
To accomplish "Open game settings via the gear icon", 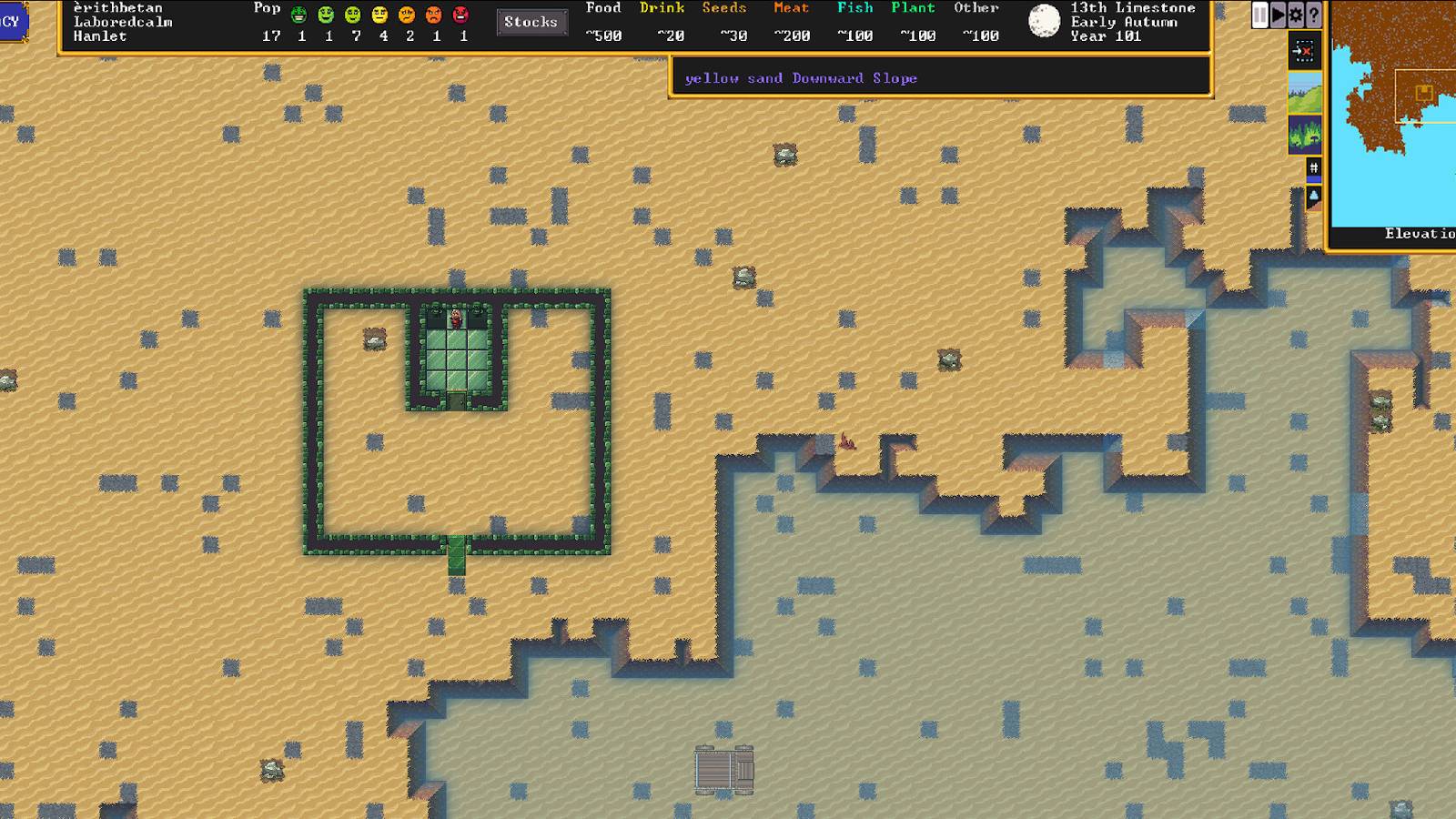I will point(1296,14).
